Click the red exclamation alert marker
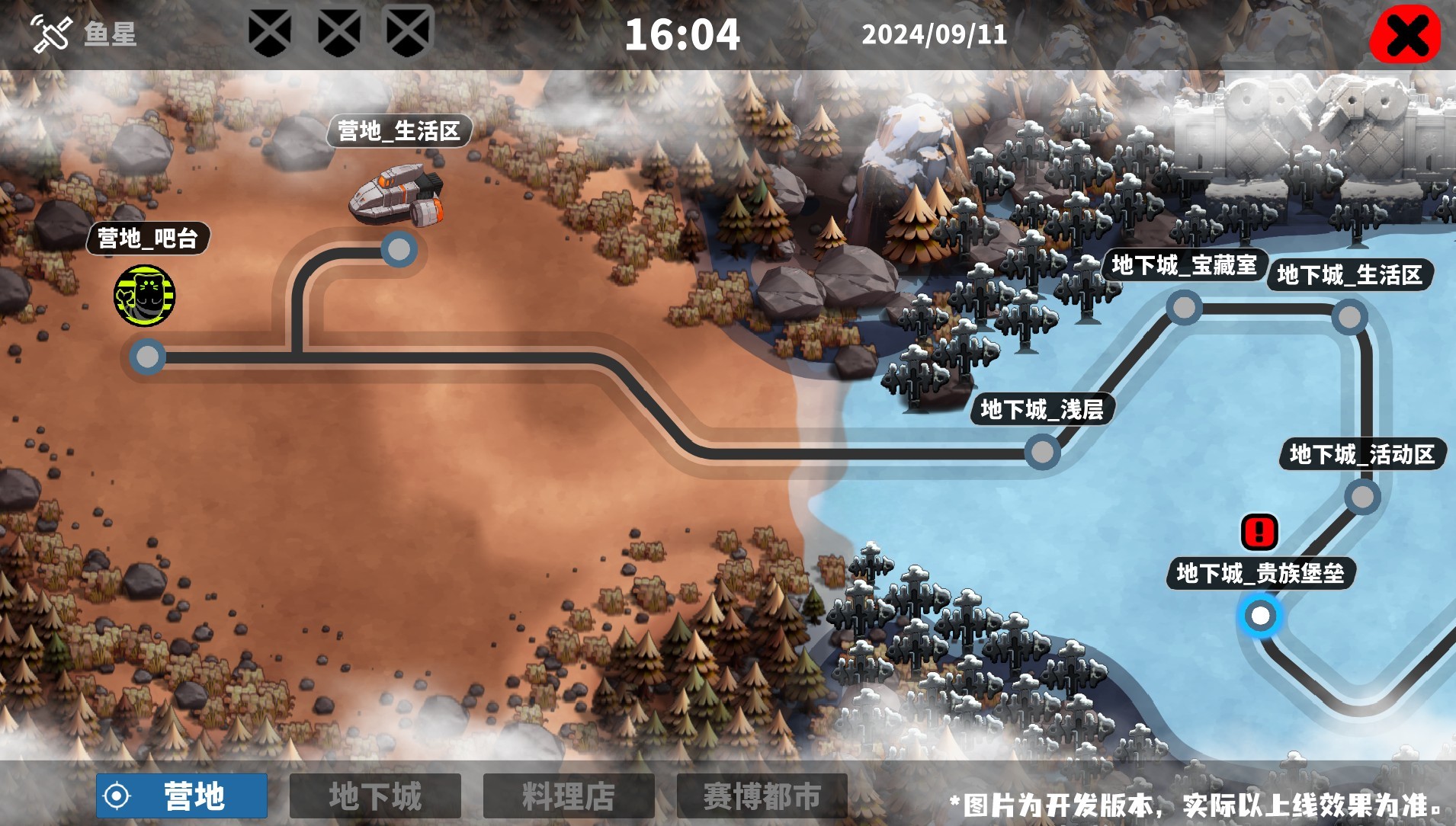1456x826 pixels. coord(1259,532)
